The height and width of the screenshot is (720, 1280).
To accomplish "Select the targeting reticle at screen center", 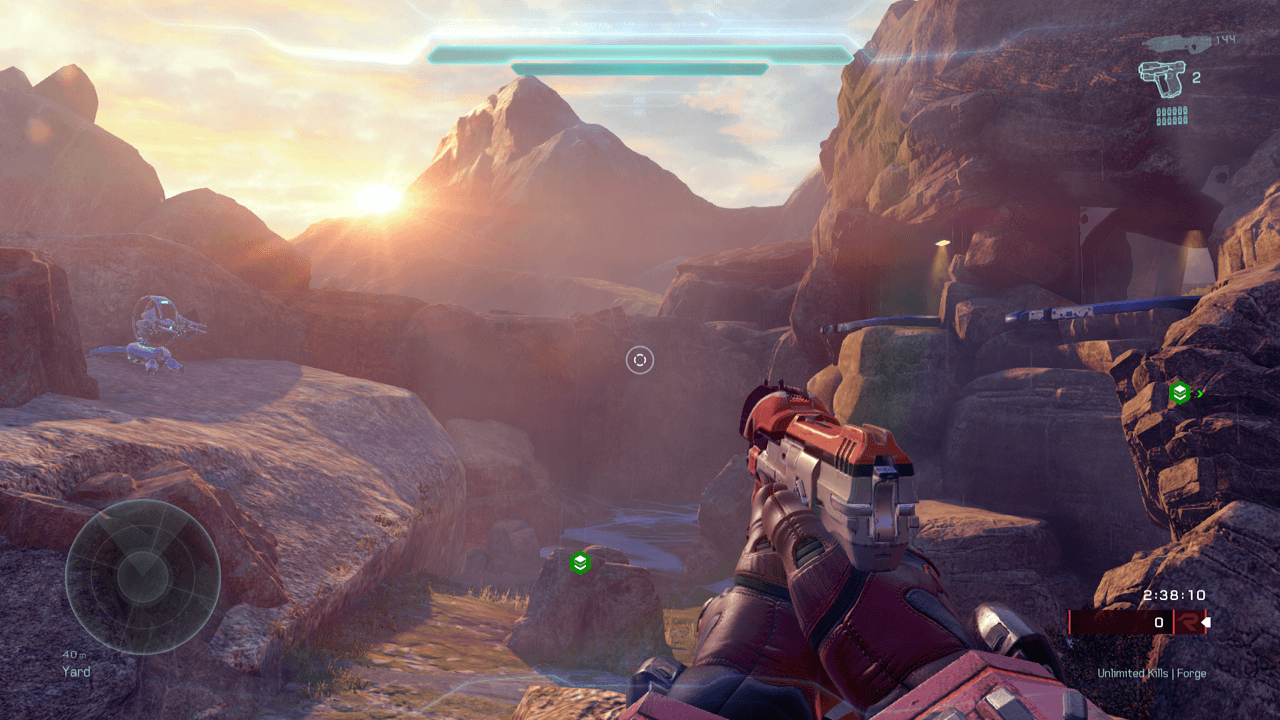I will [640, 360].
